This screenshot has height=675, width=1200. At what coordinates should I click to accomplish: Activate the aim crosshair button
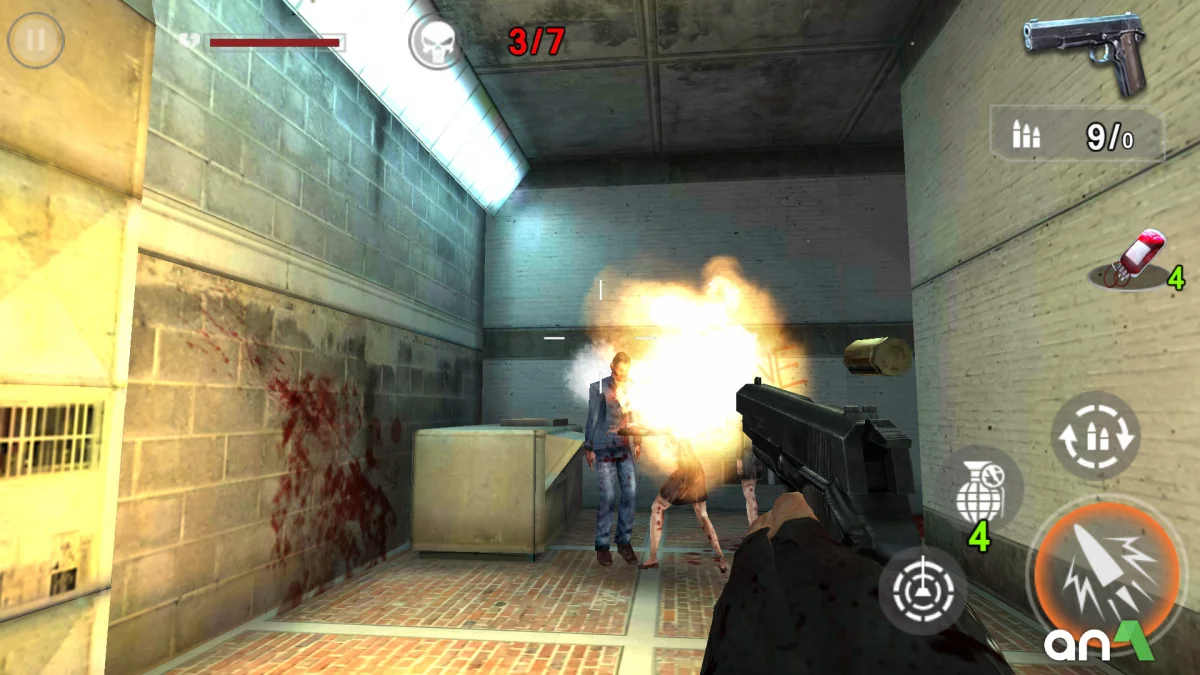922,590
